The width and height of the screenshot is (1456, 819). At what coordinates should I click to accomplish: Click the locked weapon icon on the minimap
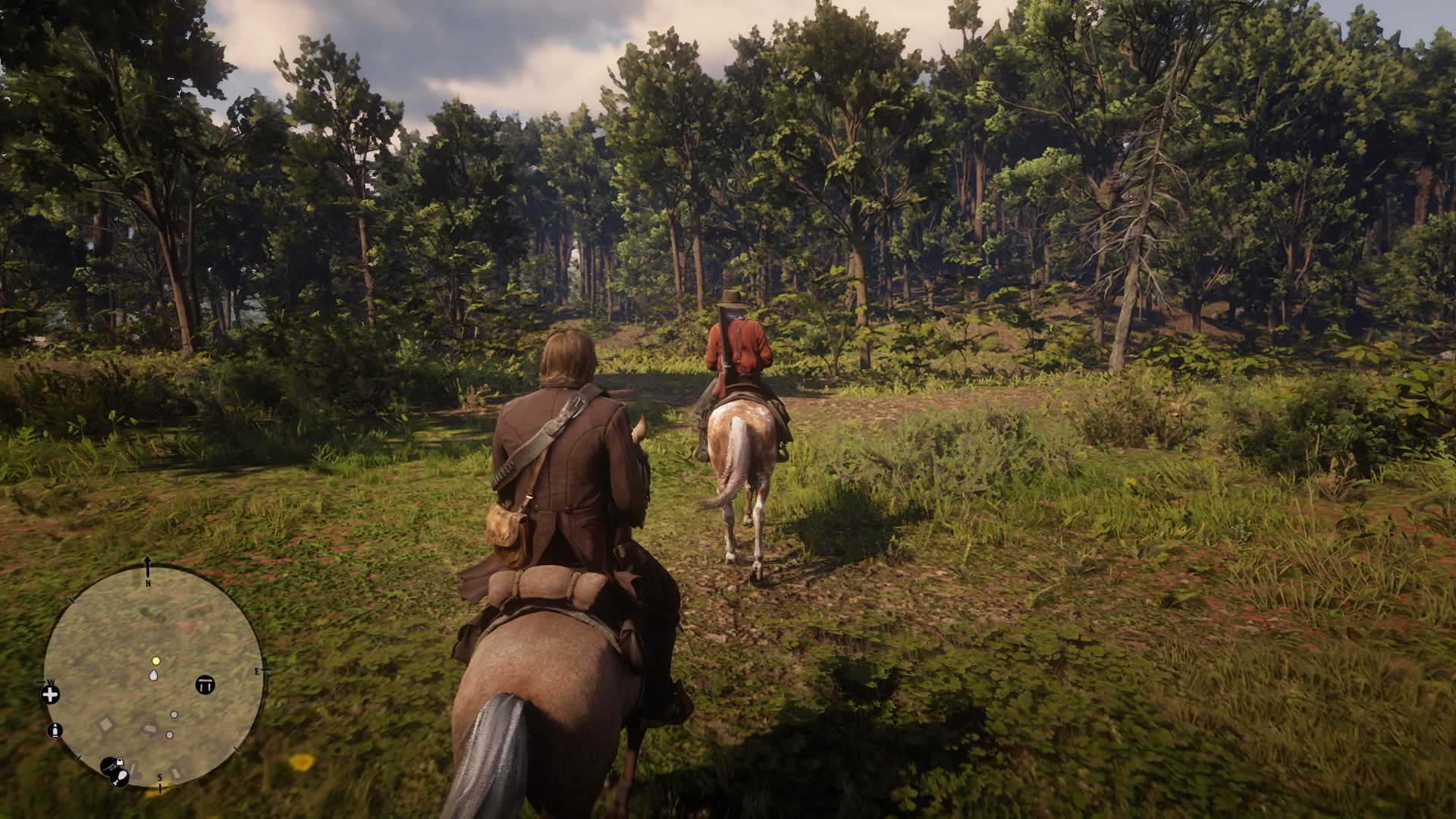point(111,766)
